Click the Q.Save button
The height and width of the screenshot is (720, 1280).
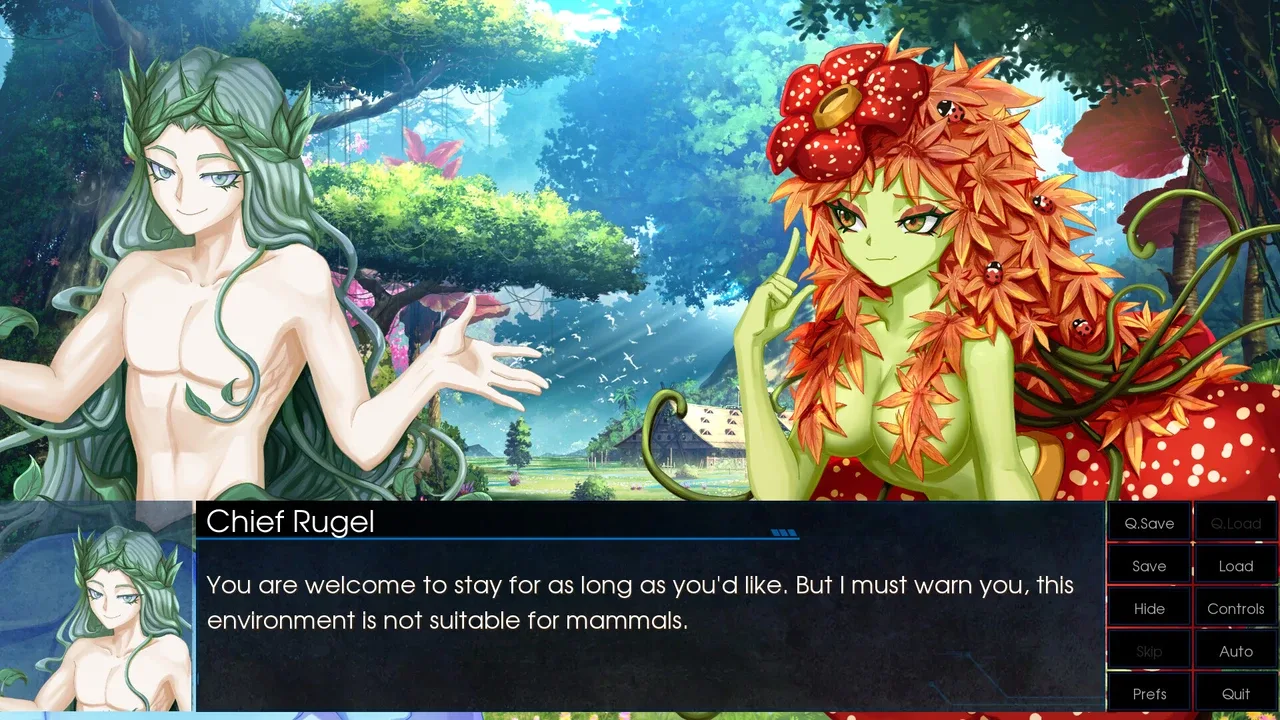coord(1149,523)
